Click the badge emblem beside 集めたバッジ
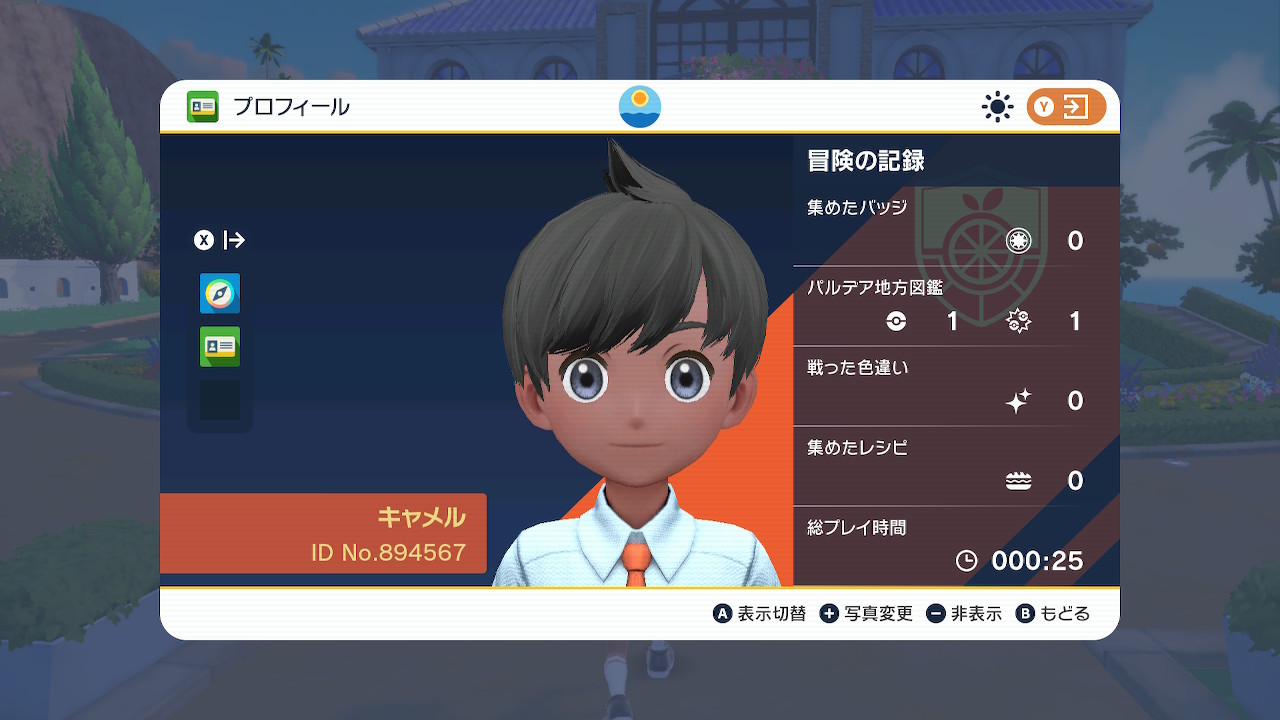This screenshot has height=720, width=1280. click(1018, 240)
